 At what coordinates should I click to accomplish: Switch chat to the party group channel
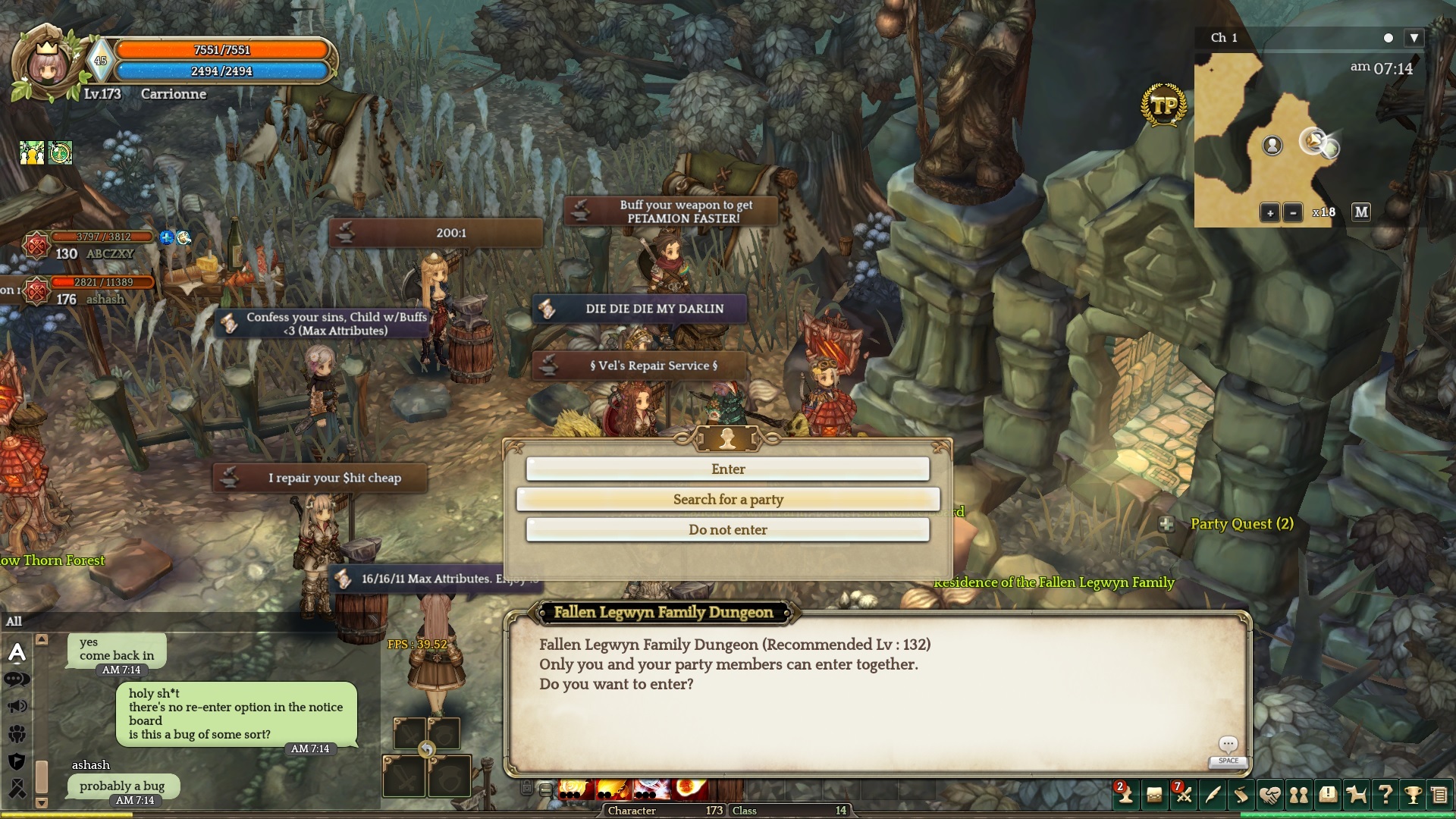[x=17, y=734]
